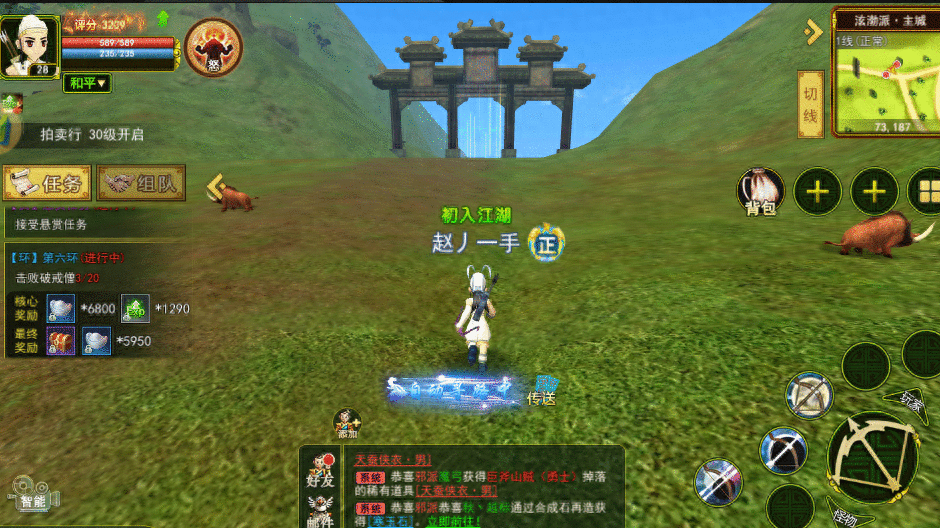Click the green up-arrow upgrade icon
940x528 pixels.
[162, 18]
